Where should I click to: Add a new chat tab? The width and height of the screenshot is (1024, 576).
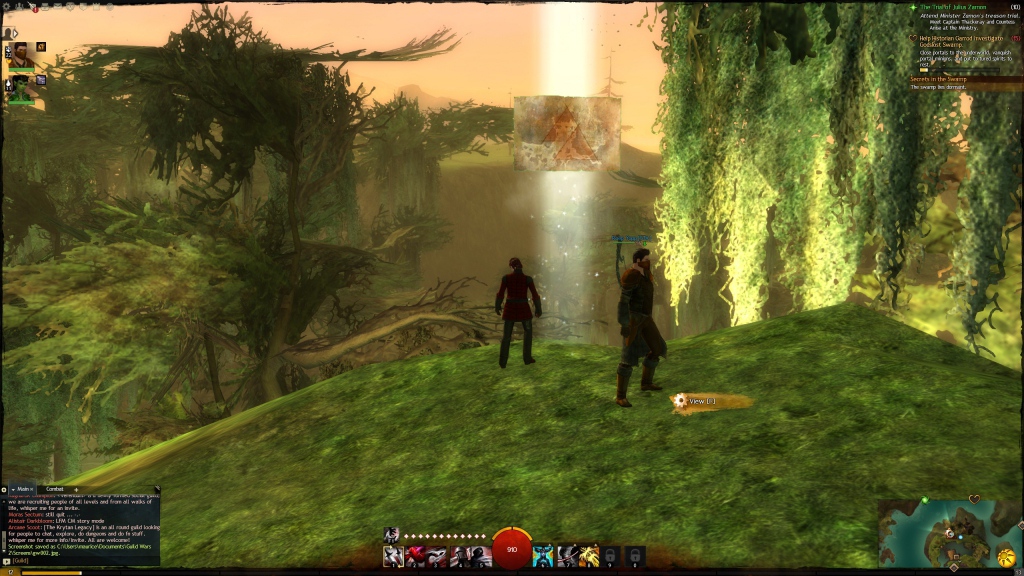[77, 489]
